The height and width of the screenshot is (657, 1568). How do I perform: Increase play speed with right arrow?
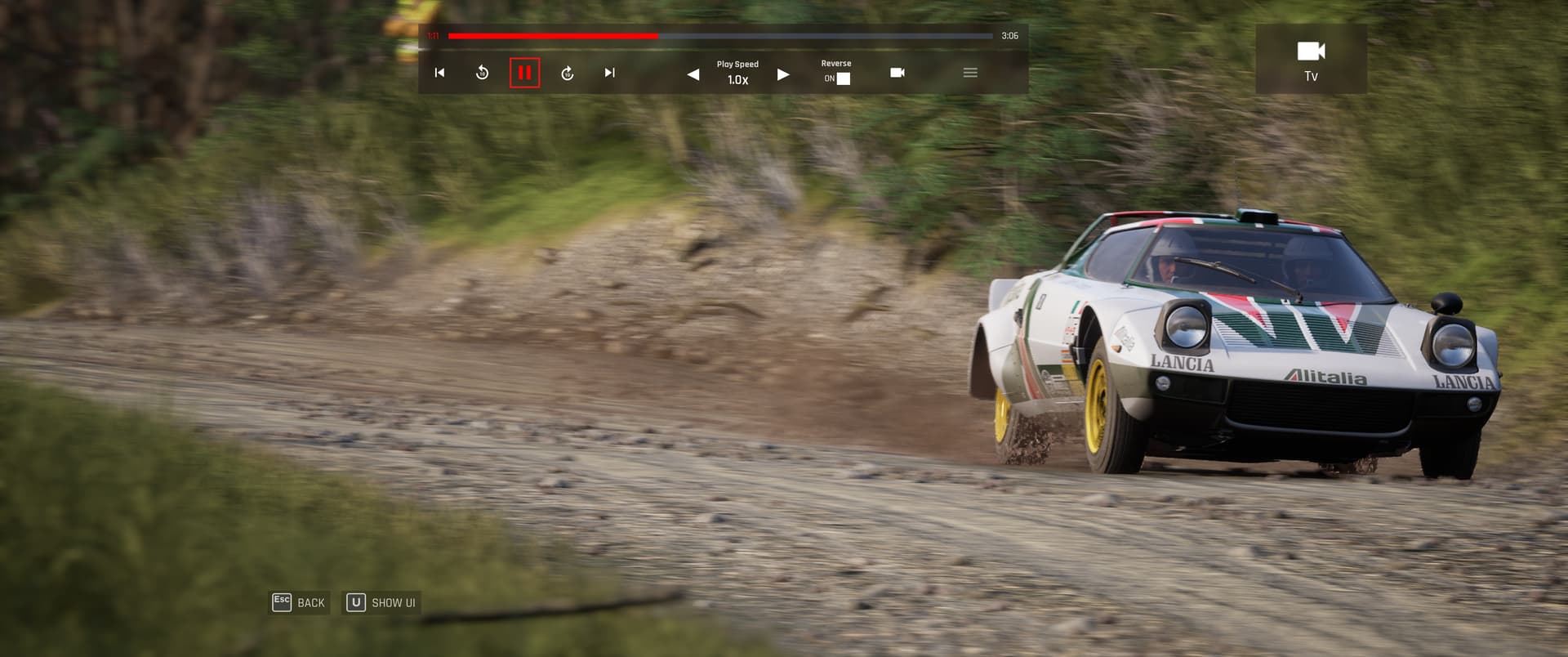point(783,74)
